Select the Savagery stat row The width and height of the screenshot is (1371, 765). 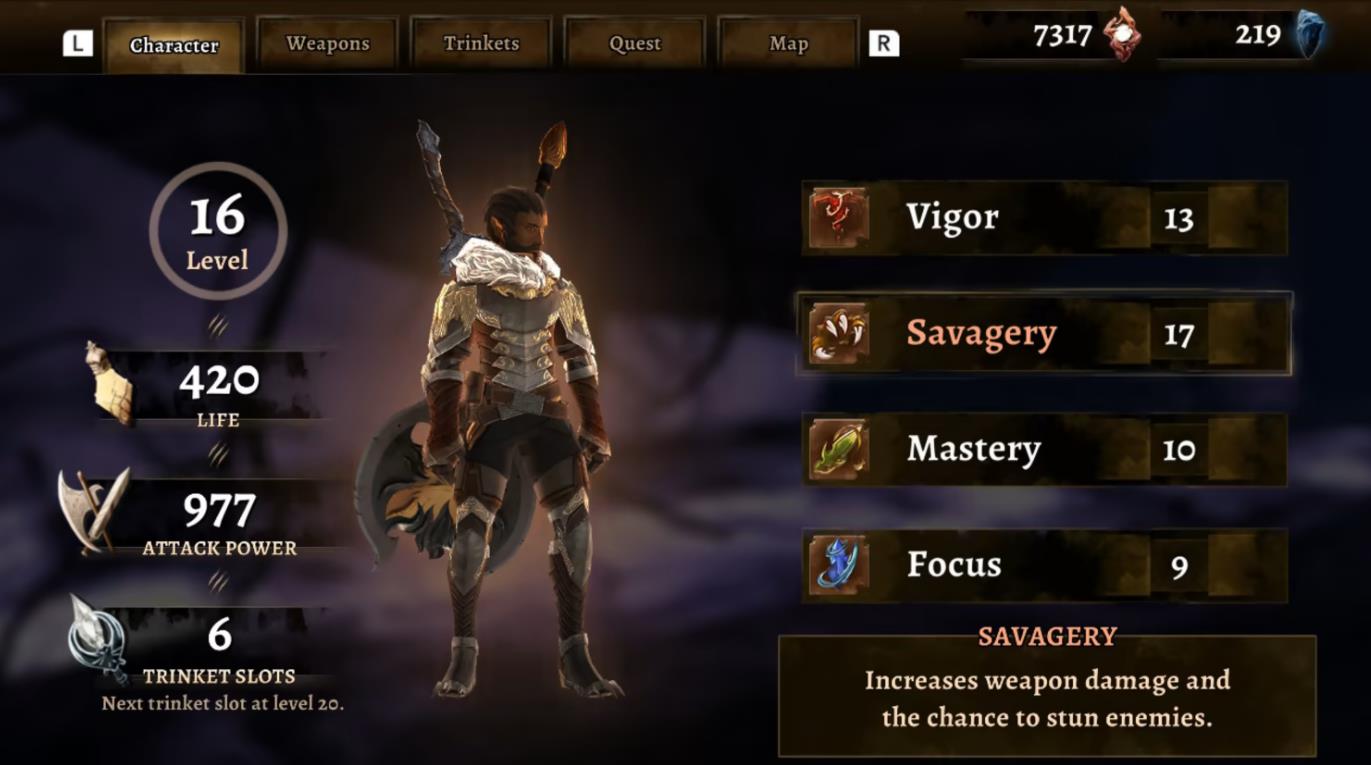1040,332
